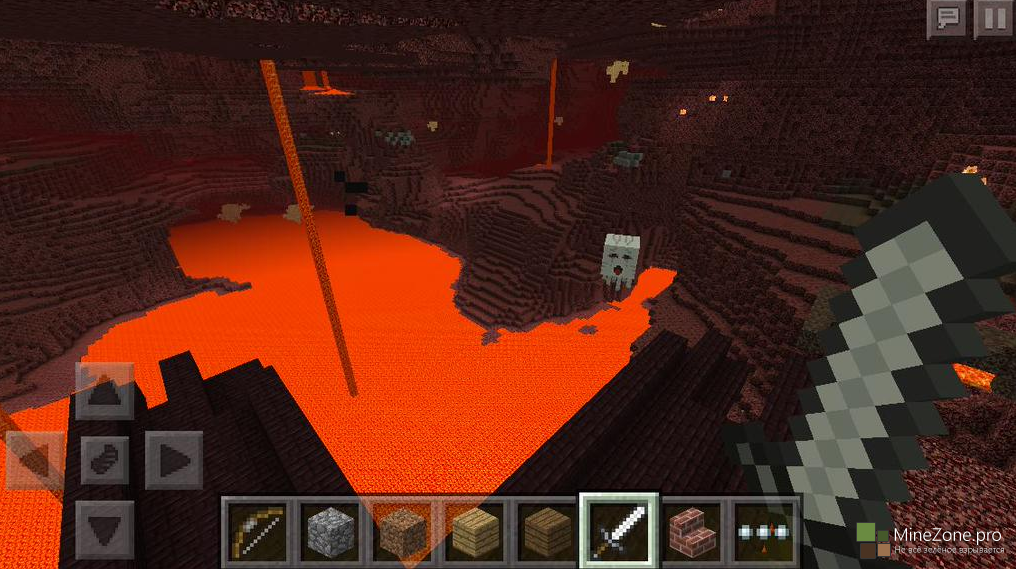Select the dirt block slot

(x=402, y=530)
